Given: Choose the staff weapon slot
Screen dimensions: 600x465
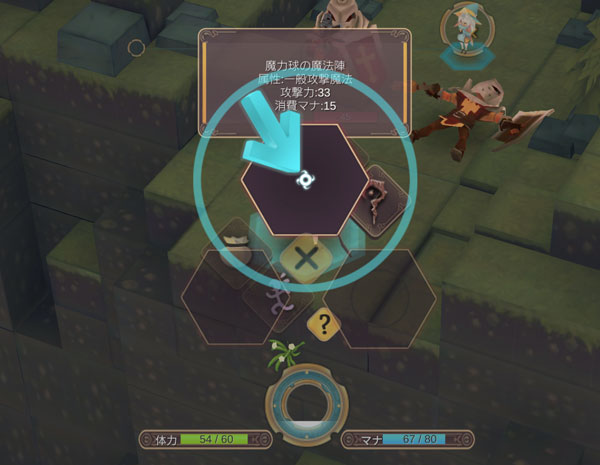Looking at the screenshot, I should click(x=377, y=201).
